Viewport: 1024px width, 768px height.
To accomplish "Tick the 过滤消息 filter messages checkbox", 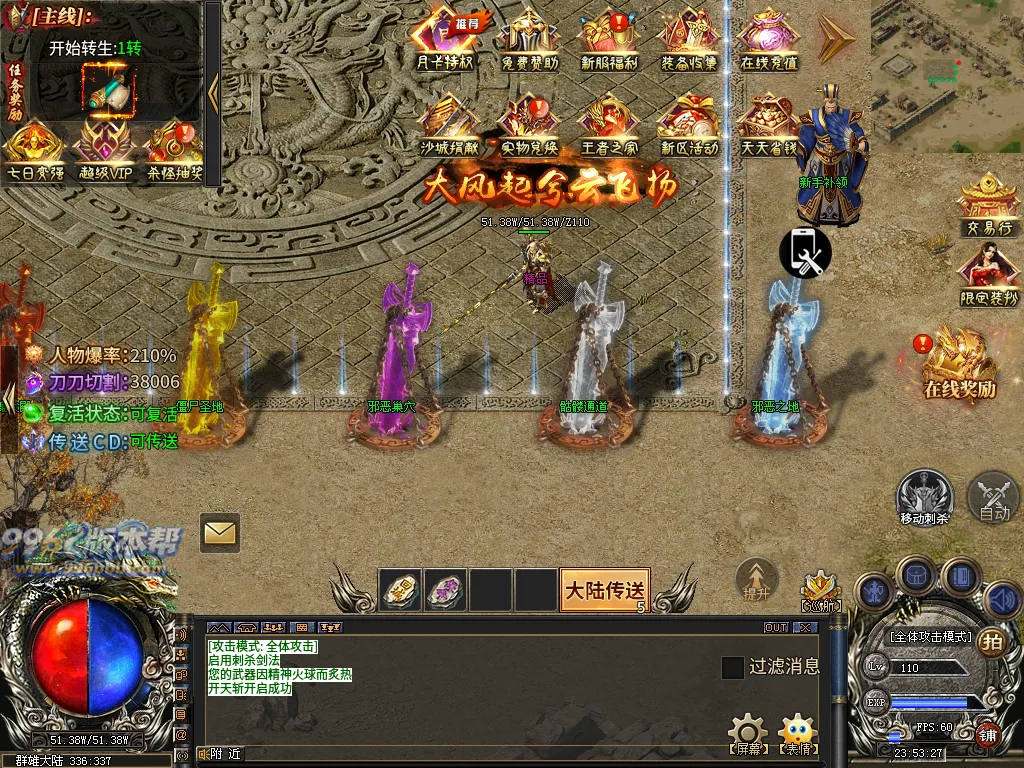I will click(x=733, y=667).
